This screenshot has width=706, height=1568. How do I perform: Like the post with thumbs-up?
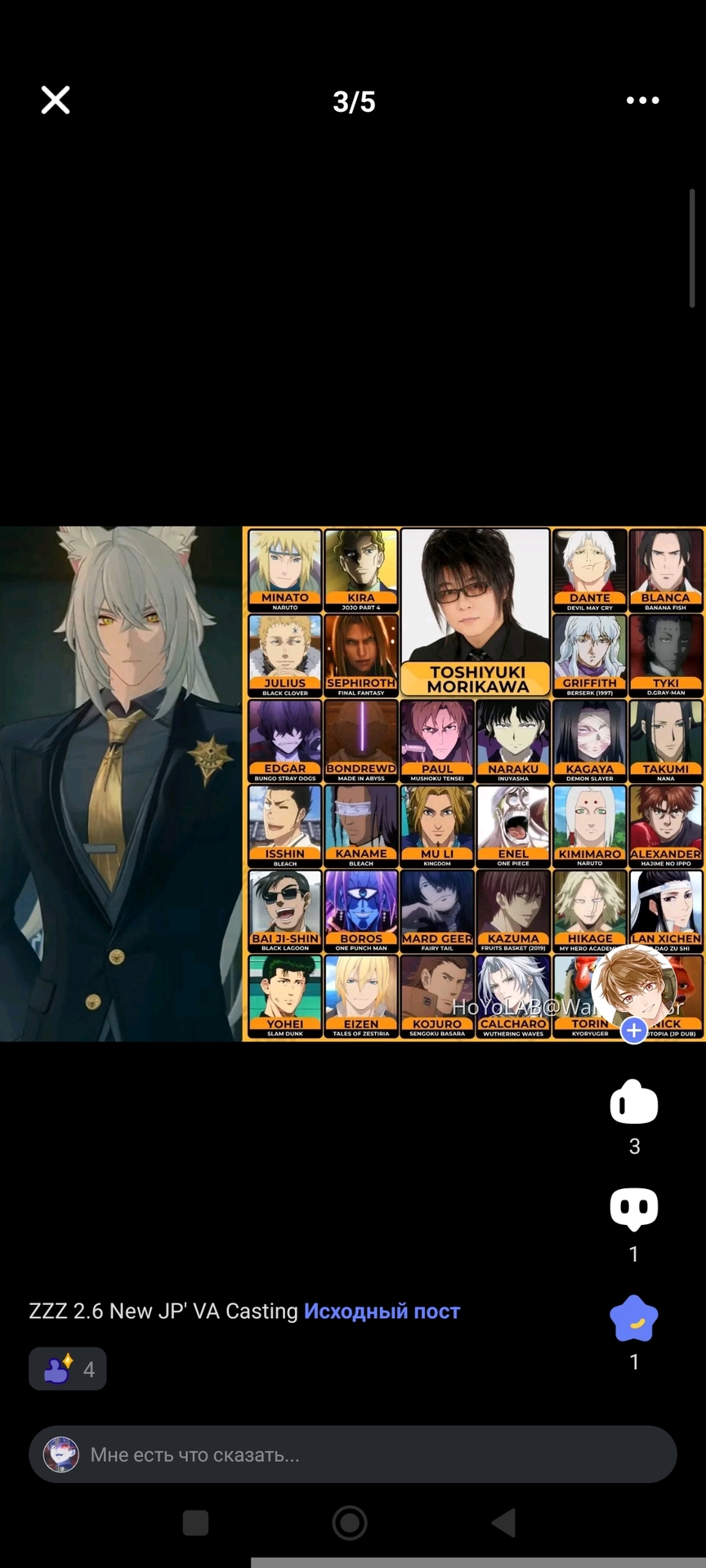tap(634, 1102)
